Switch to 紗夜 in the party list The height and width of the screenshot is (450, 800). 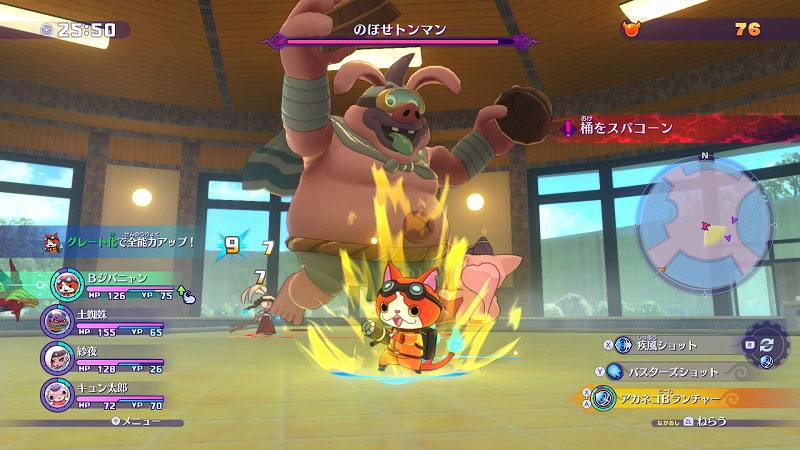click(55, 357)
